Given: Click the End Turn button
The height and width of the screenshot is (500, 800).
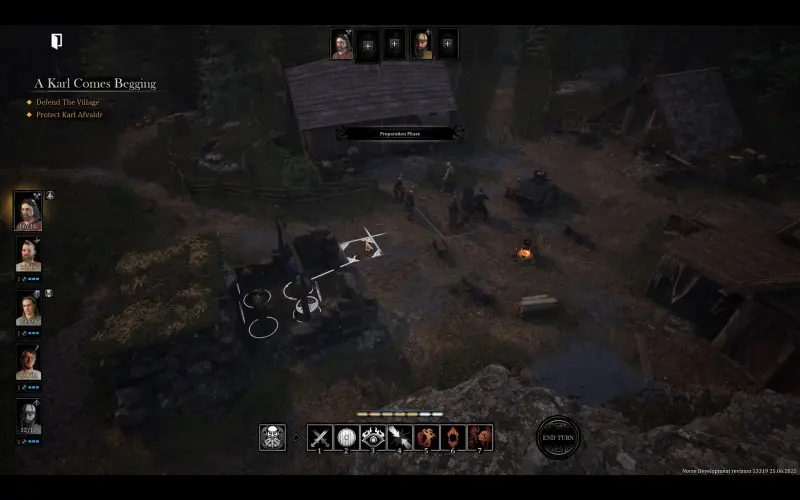Looking at the screenshot, I should point(557,437).
